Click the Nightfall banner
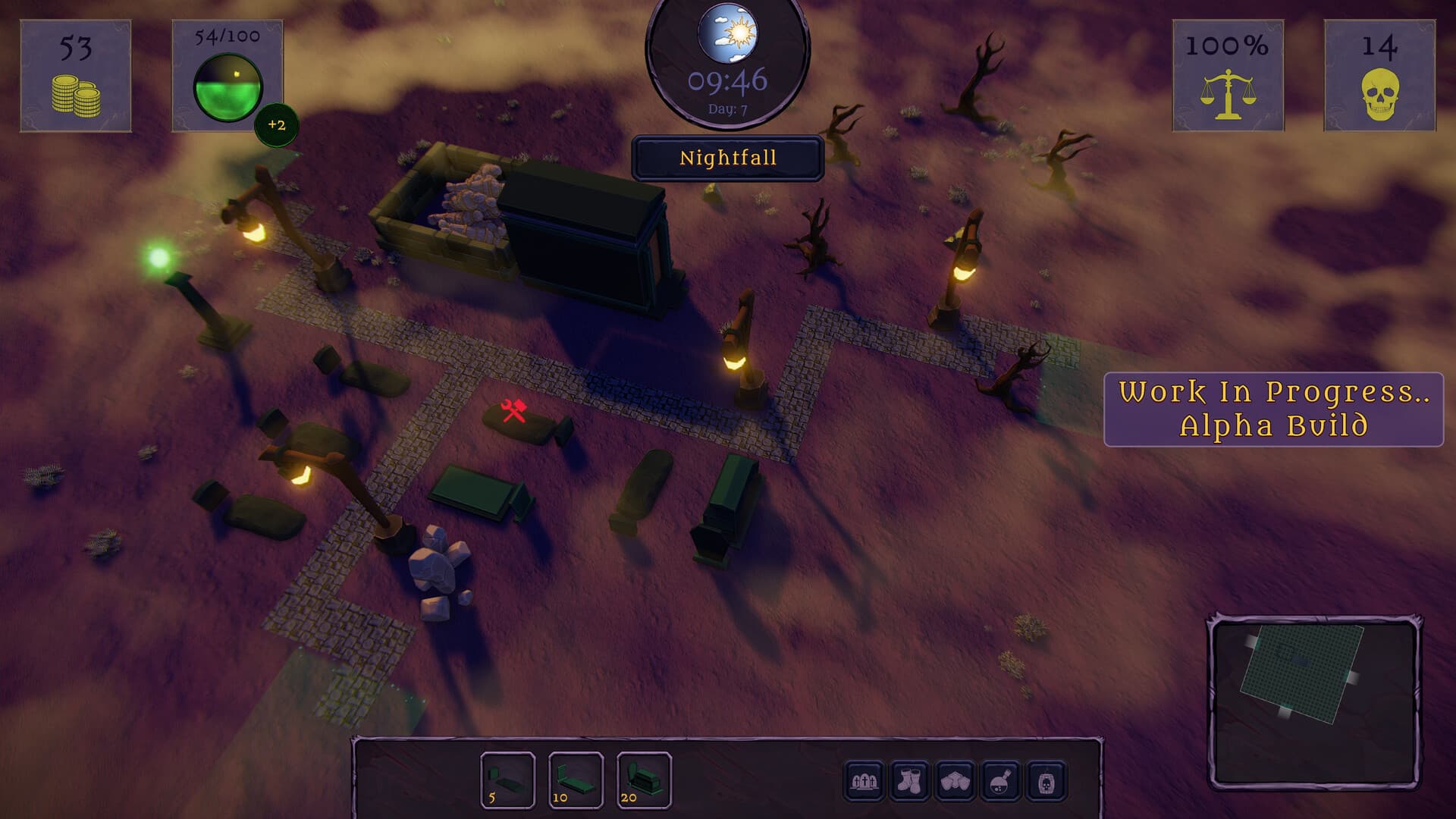This screenshot has width=1456, height=819. [x=727, y=158]
